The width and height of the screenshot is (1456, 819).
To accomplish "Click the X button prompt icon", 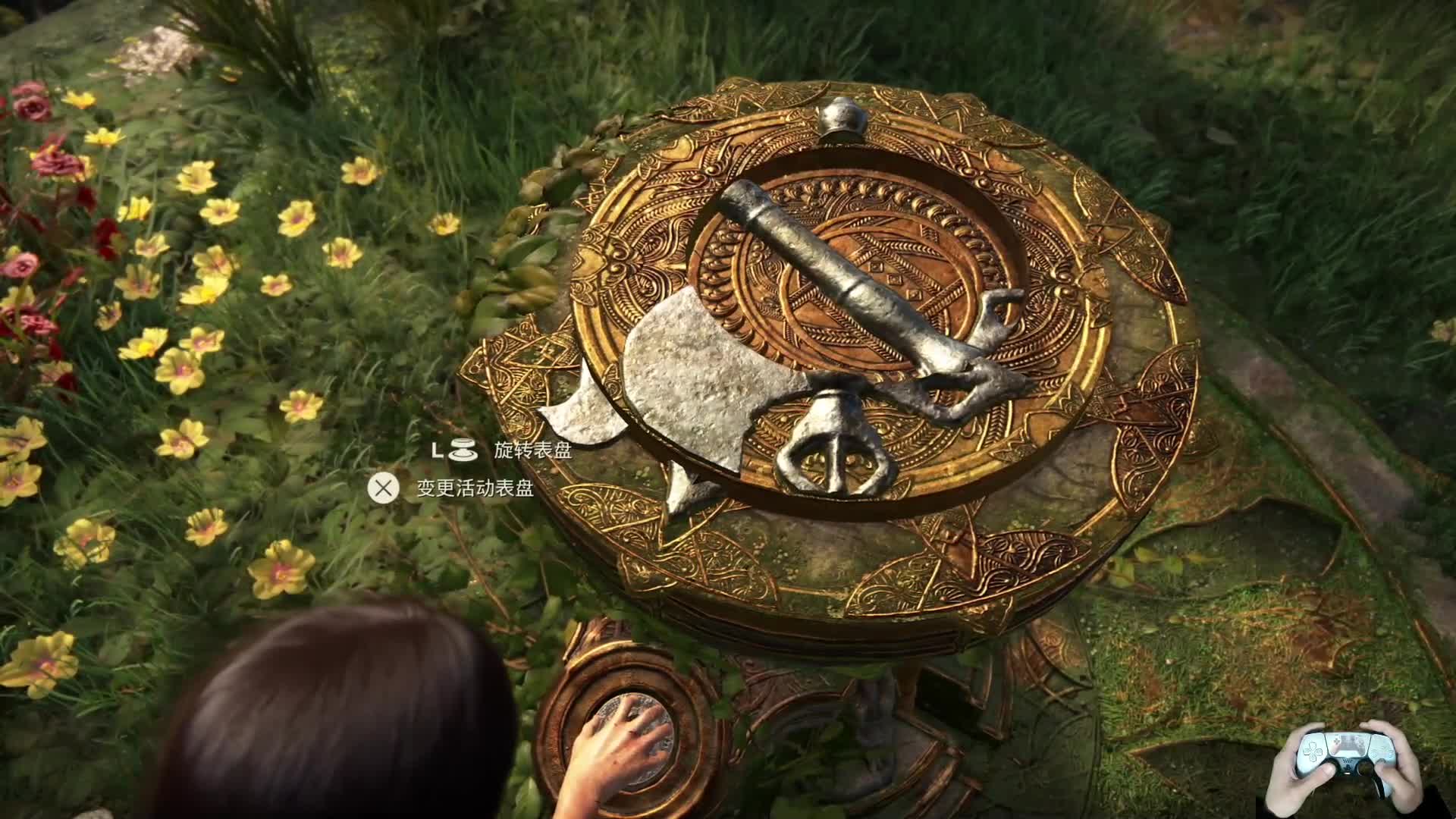I will click(385, 485).
